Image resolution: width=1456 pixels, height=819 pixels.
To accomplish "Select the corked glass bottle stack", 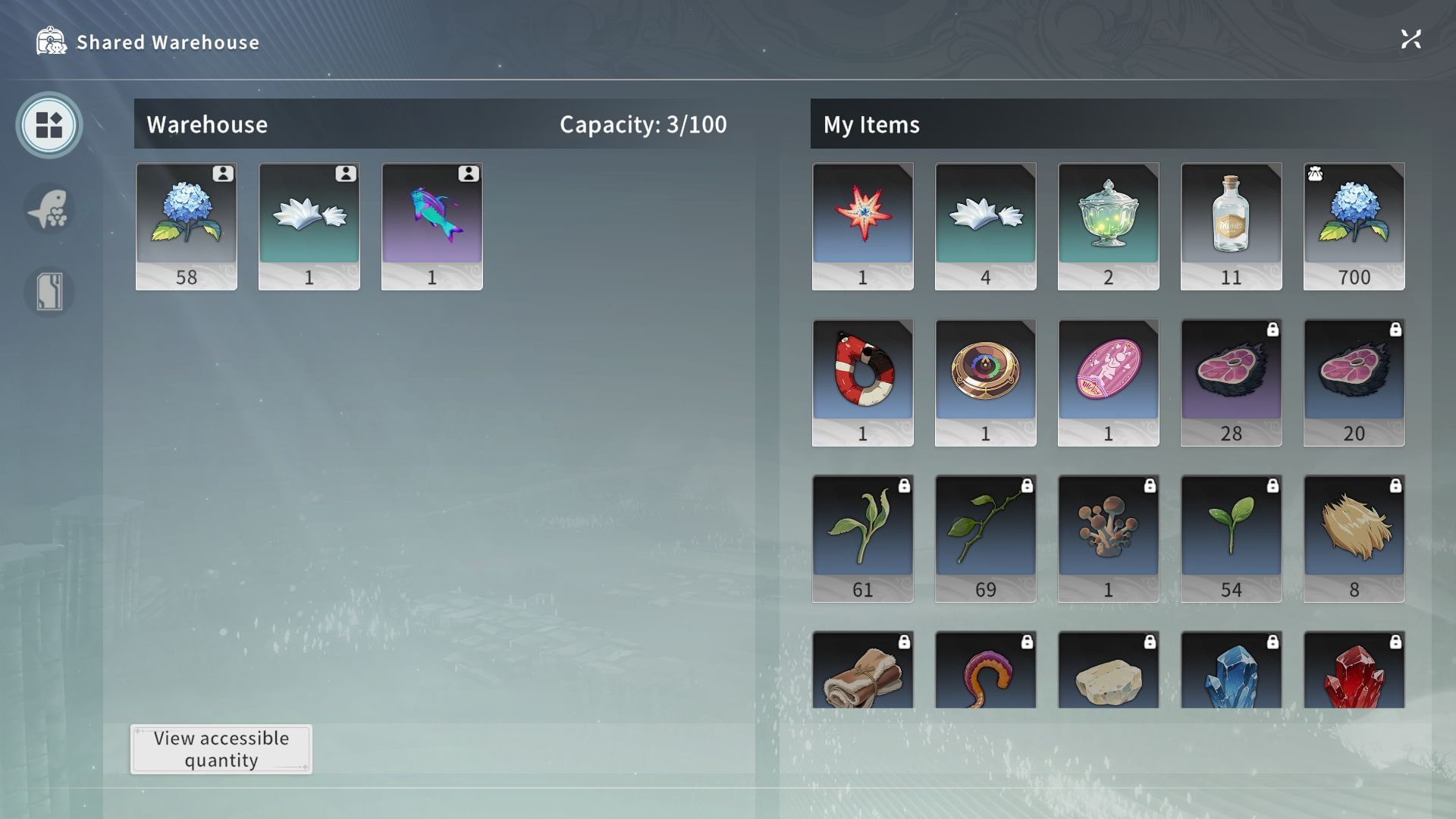I will pos(1232,226).
